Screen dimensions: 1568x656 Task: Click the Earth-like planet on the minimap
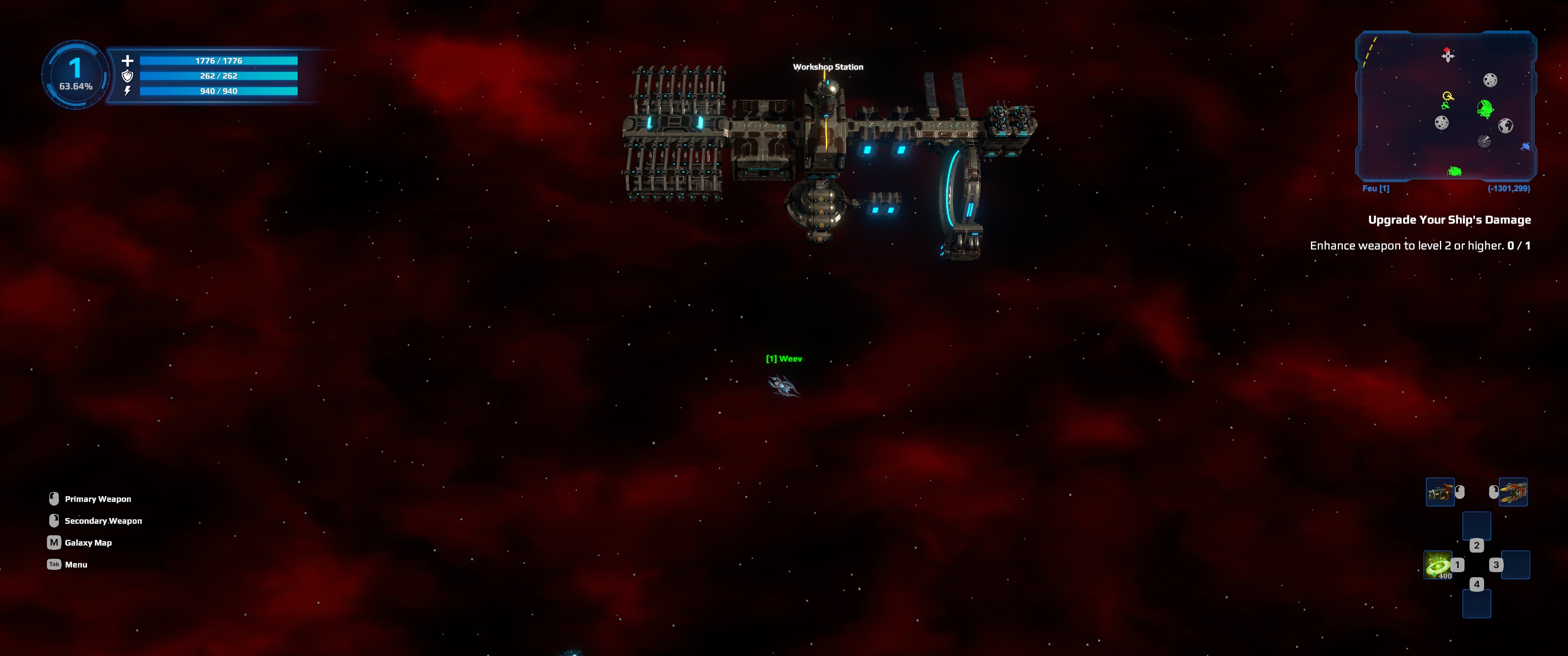coord(1505,126)
